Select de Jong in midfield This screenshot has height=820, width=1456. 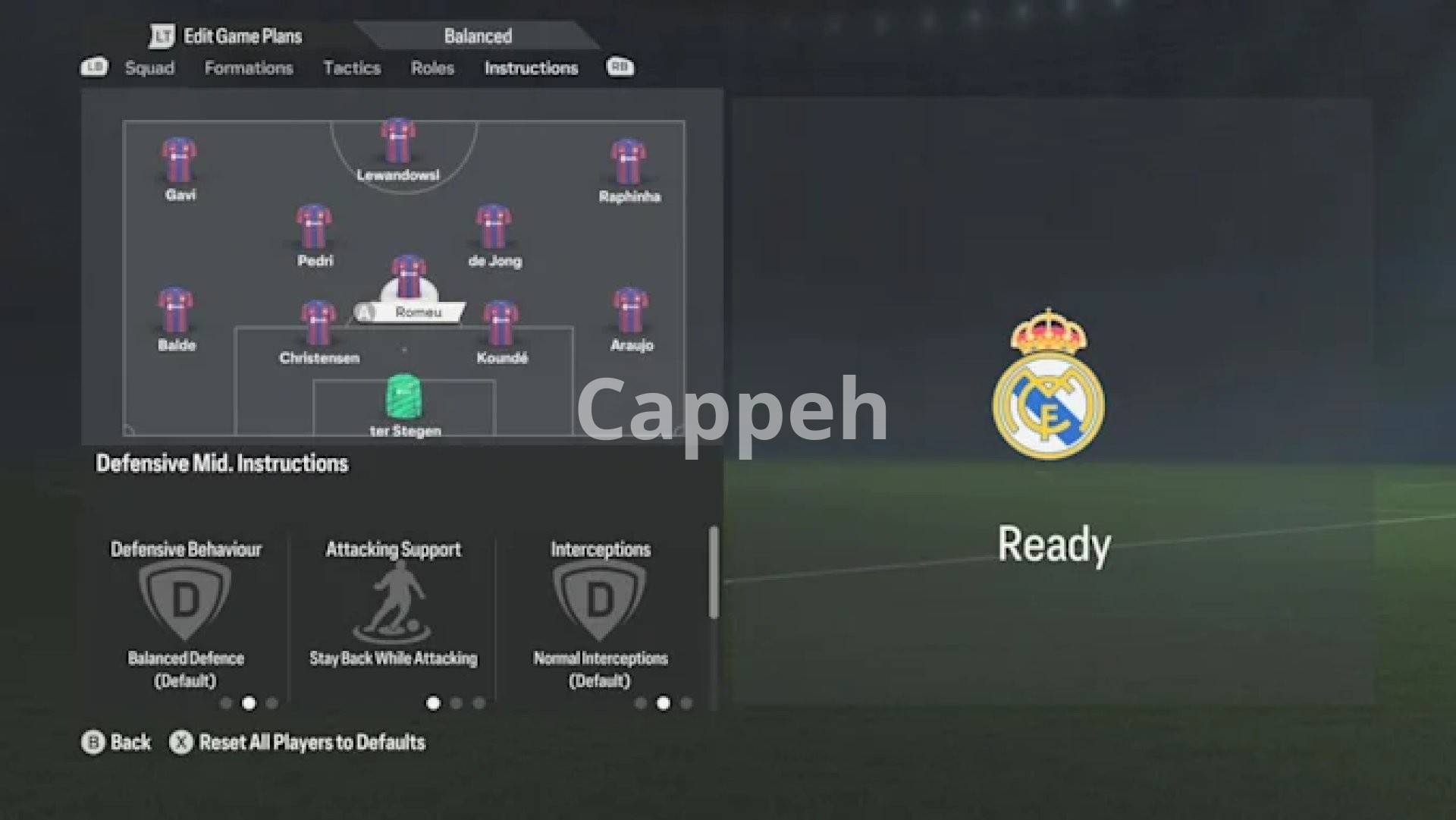[x=494, y=228]
